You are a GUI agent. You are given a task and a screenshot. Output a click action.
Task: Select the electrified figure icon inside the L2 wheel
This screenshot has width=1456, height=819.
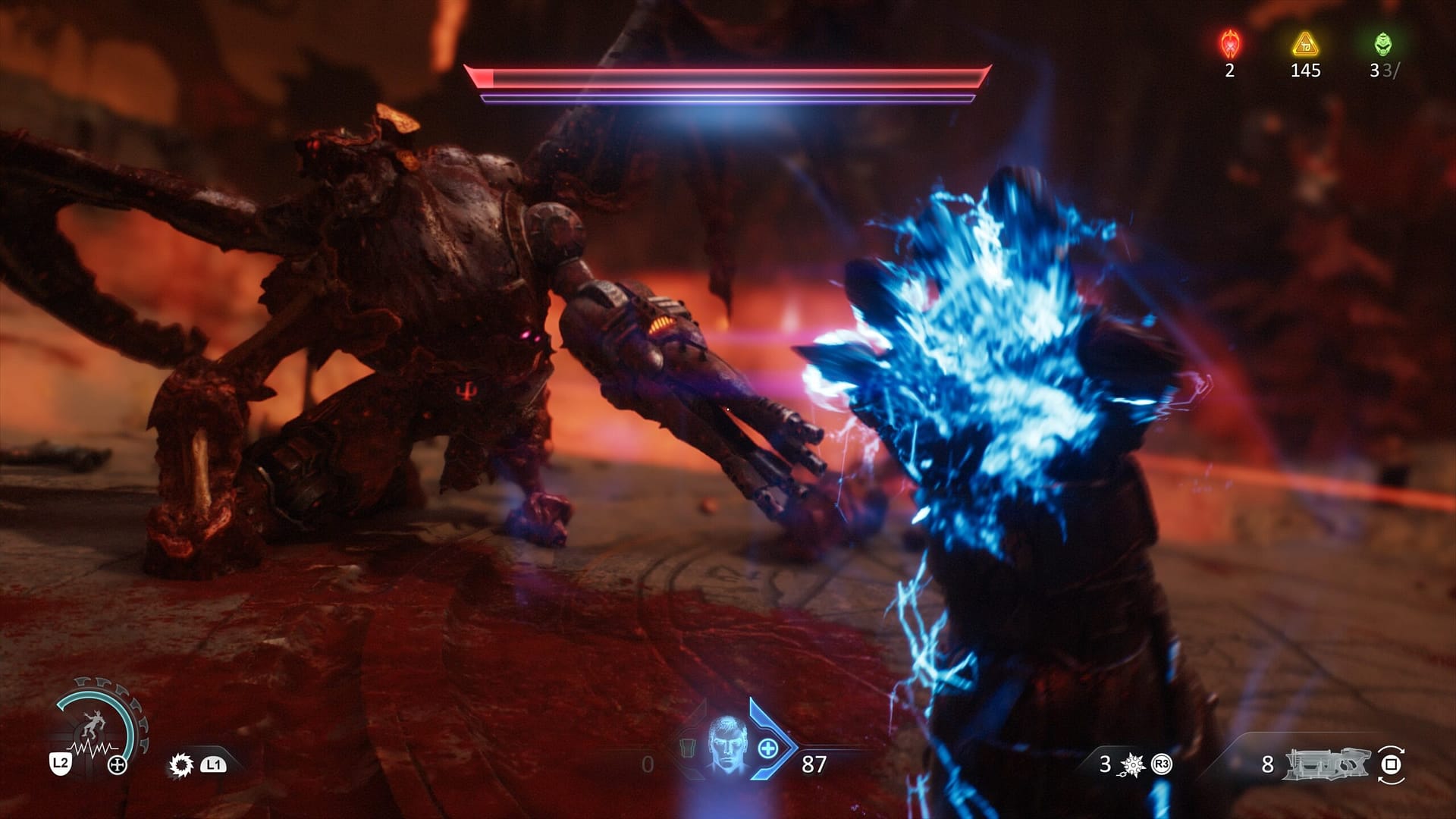tap(95, 724)
